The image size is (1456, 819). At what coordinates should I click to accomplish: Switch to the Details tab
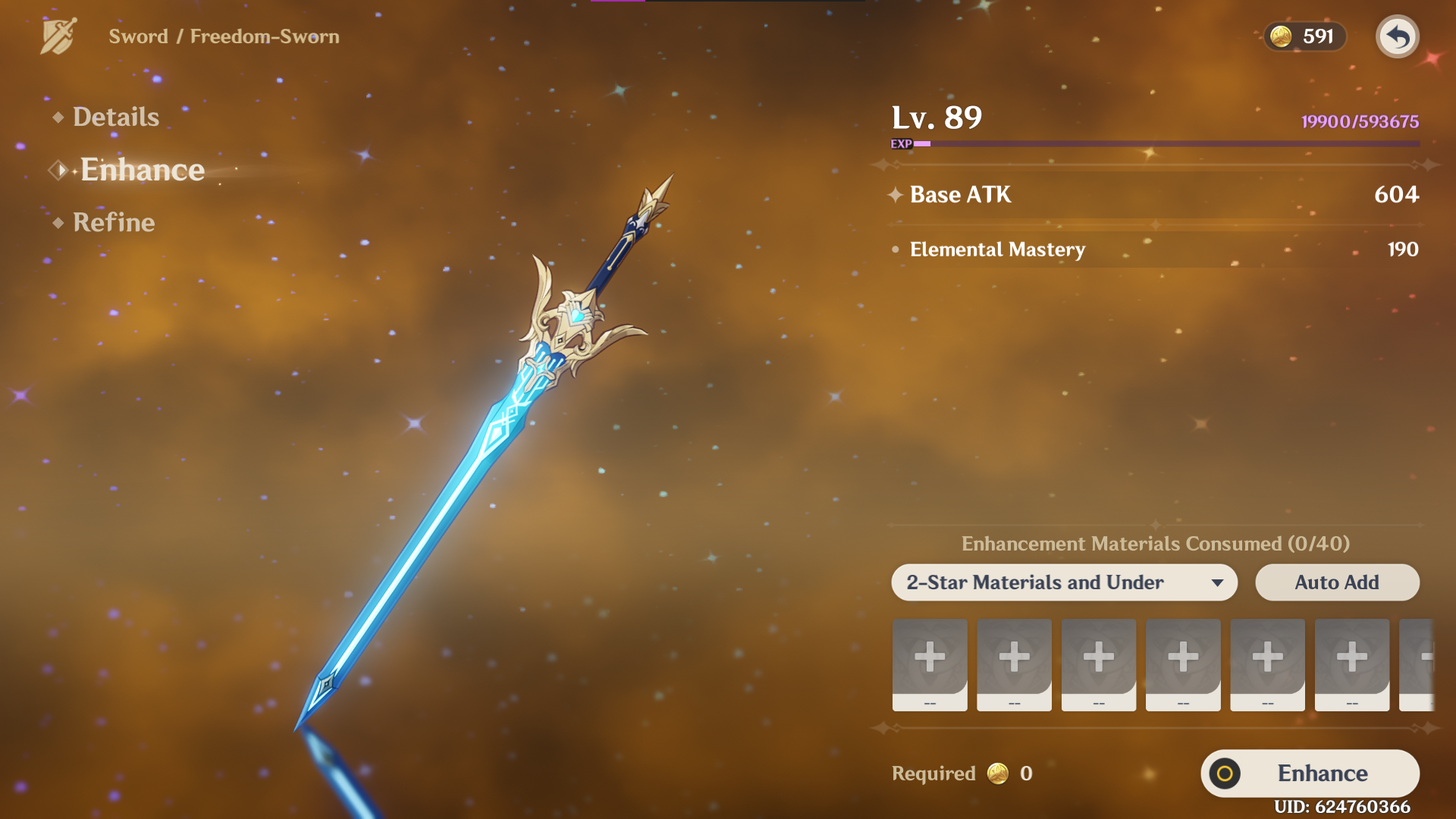pos(115,116)
